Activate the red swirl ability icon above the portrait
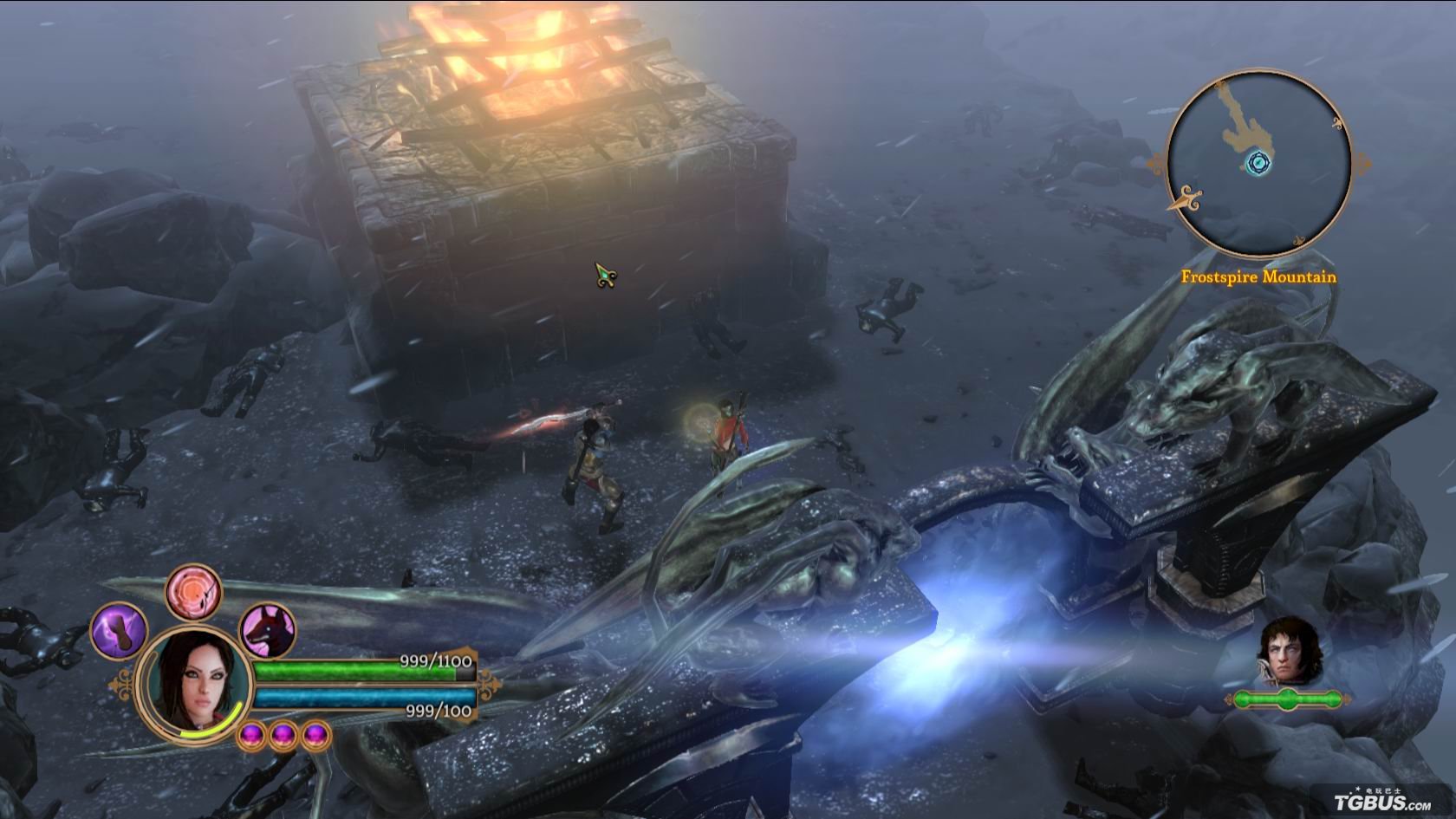The width and height of the screenshot is (1456, 819). (195, 591)
